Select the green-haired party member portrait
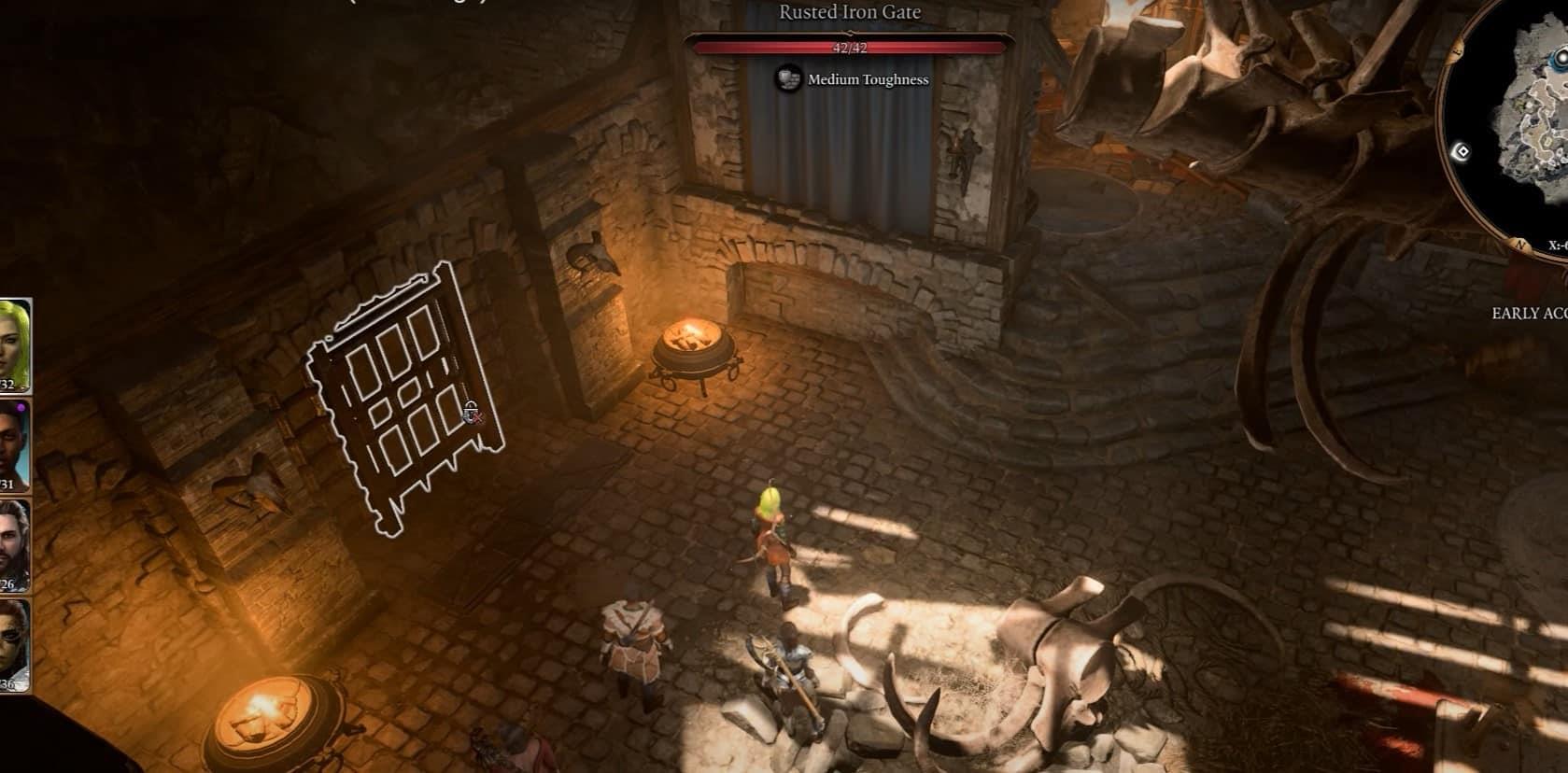This screenshot has height=773, width=1568. [14, 344]
